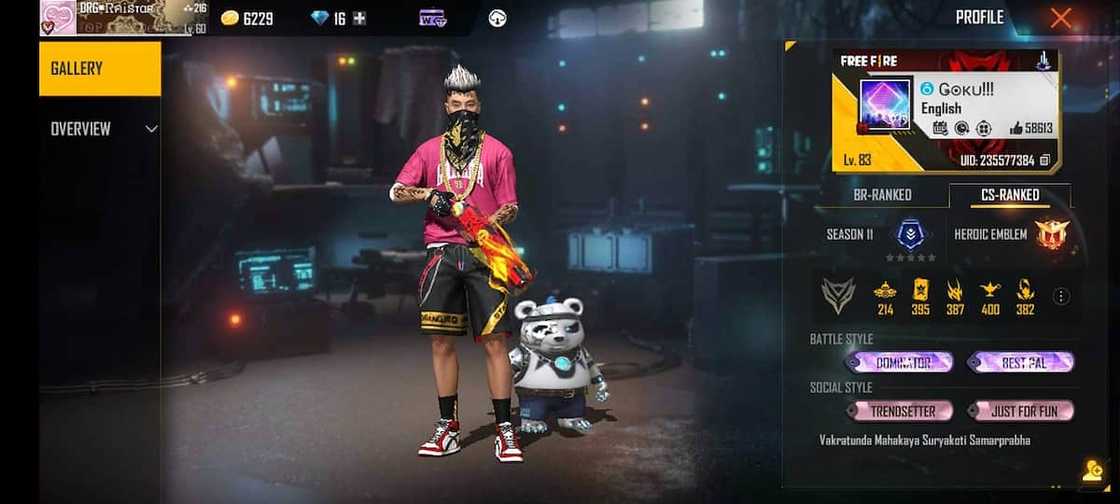The image size is (1120, 504).
Task: Click the Goku!!! profile avatar
Action: 885,106
